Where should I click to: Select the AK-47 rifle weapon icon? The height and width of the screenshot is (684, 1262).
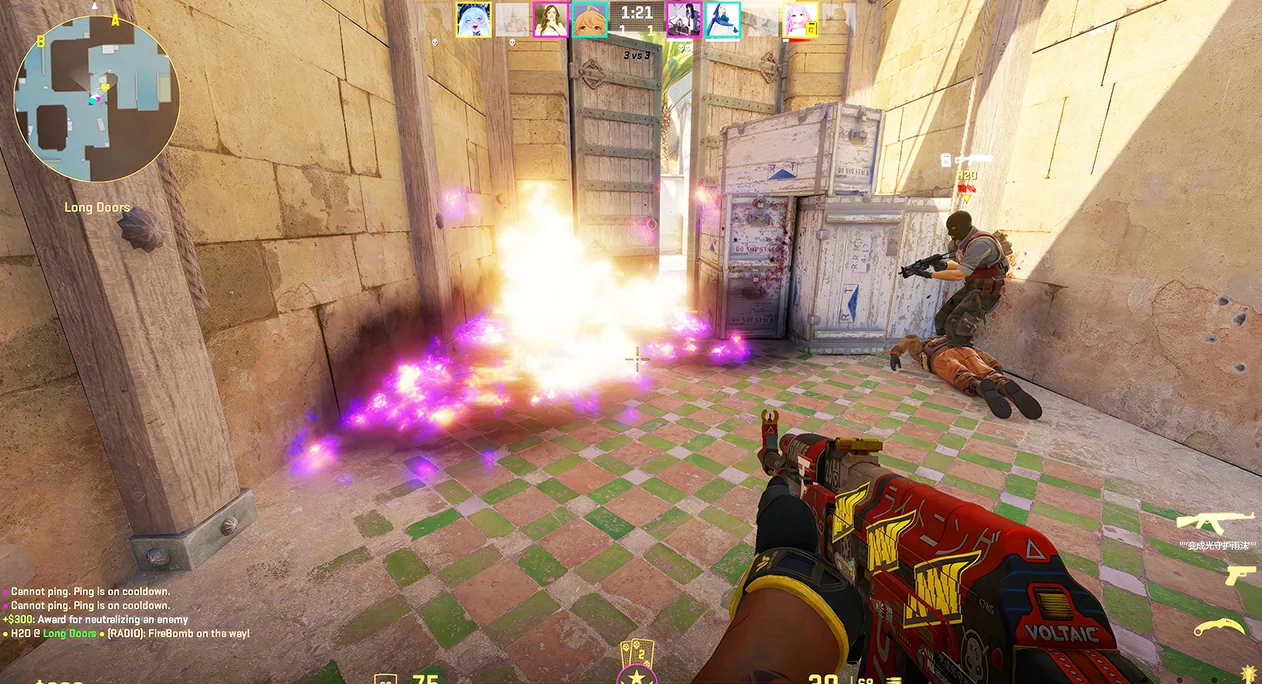pyautogui.click(x=1215, y=521)
